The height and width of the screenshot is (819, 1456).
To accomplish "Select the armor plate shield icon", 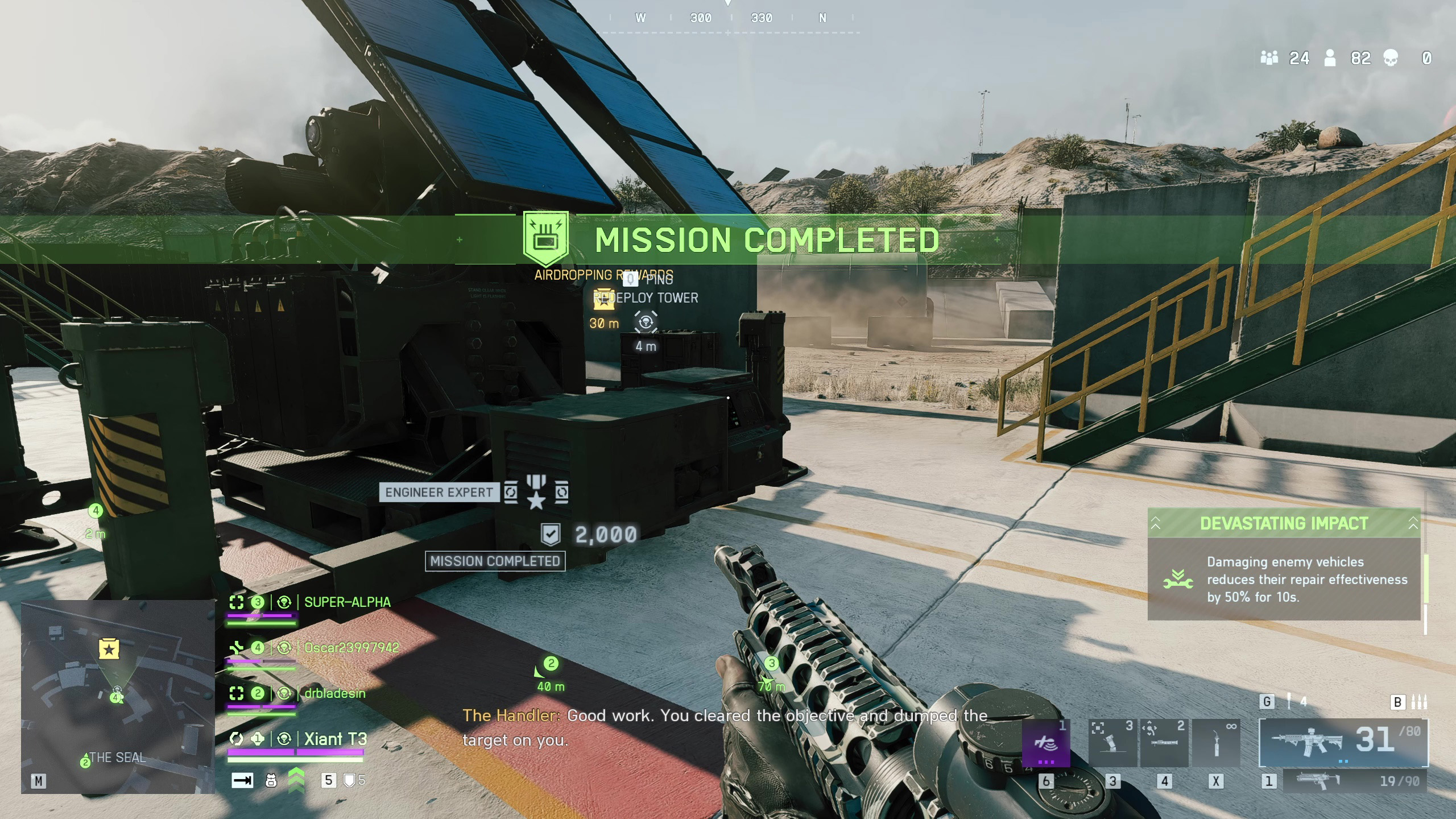I will pos(350,781).
